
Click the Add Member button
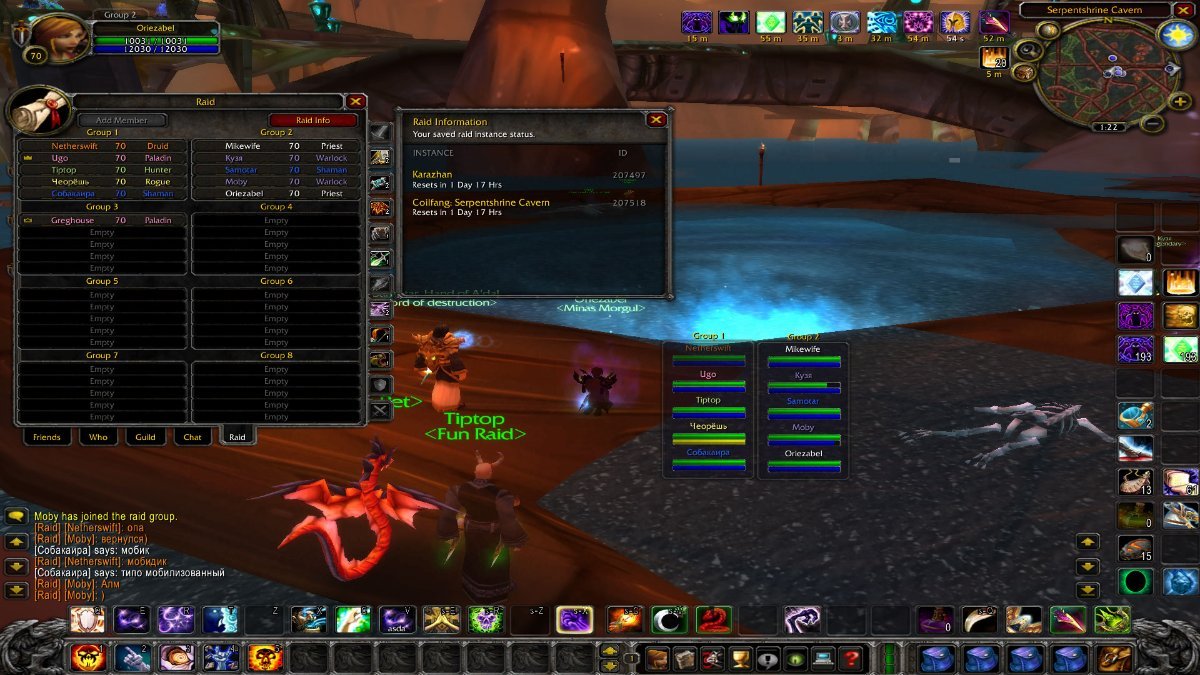pos(122,120)
